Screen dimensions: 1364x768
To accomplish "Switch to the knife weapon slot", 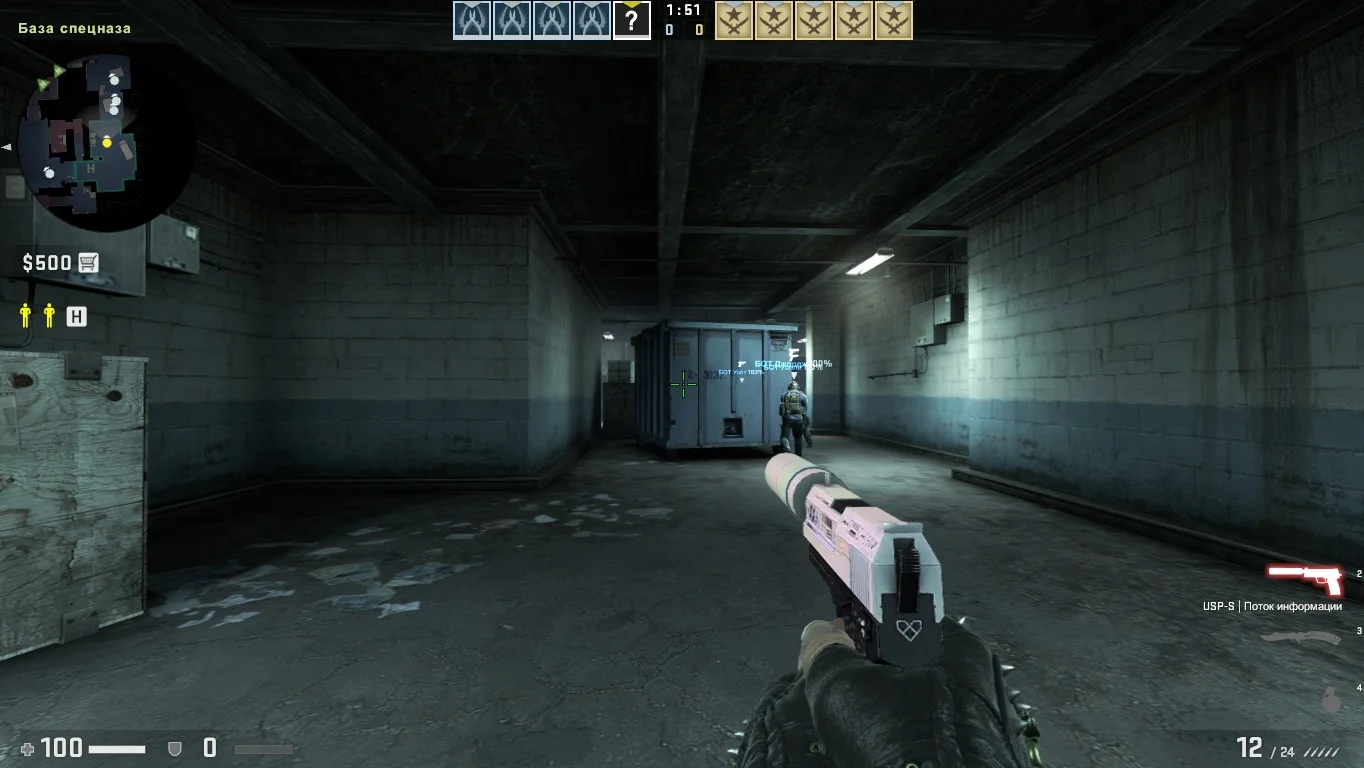I will pos(1300,636).
